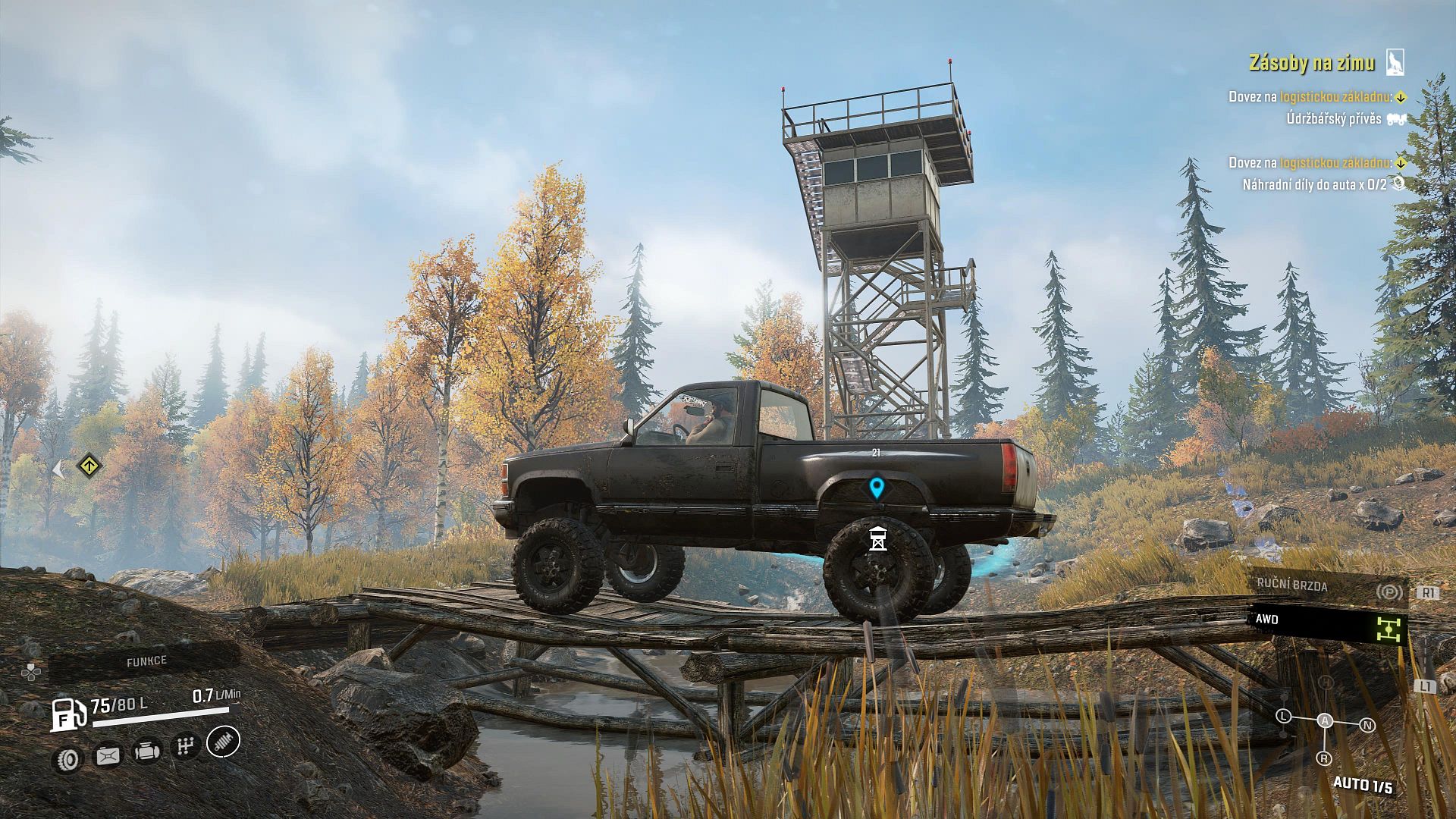
Task: Select the wheels damage status icon
Action: click(x=69, y=759)
